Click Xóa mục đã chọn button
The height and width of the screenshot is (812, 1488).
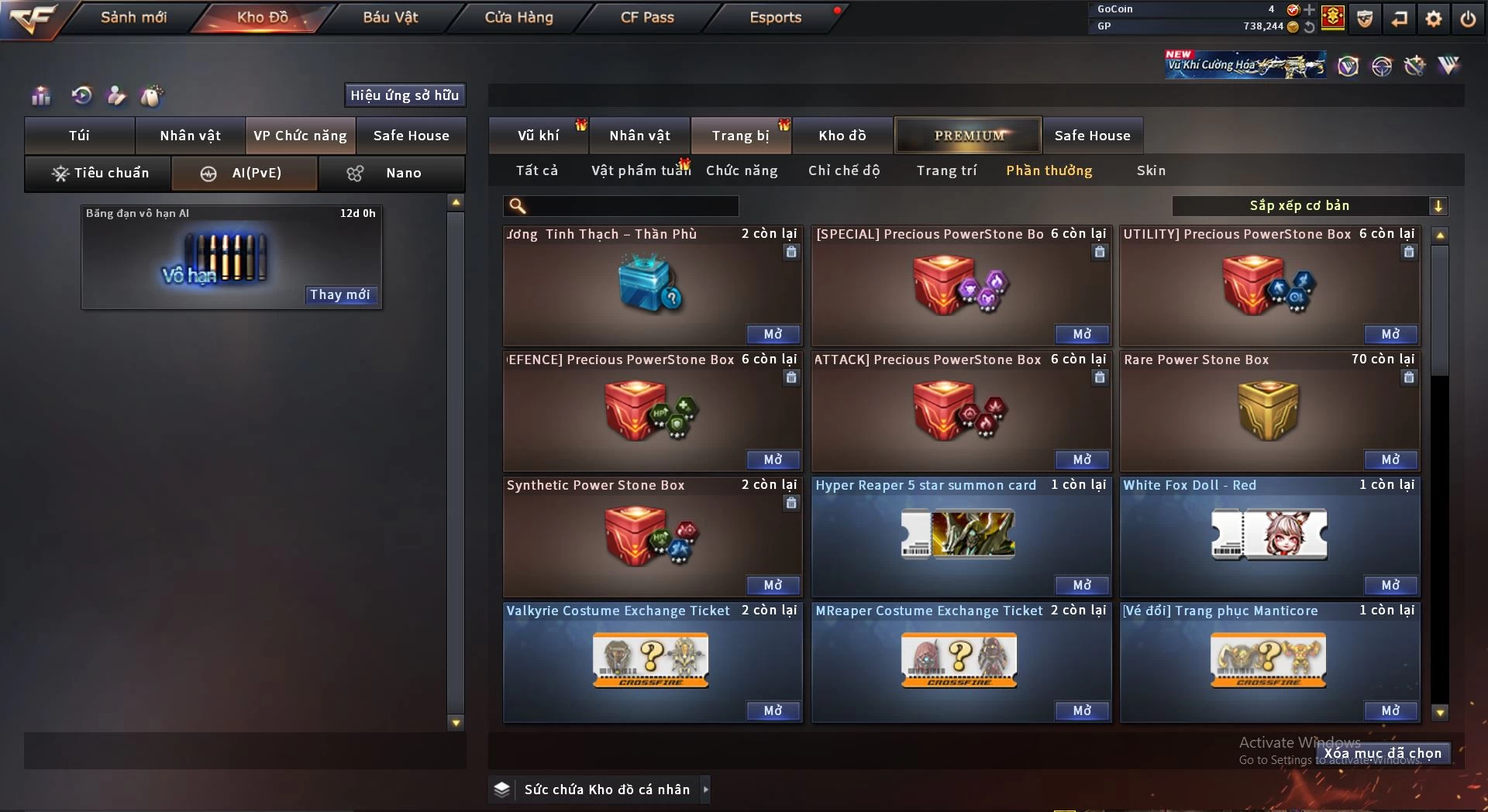(x=1383, y=753)
